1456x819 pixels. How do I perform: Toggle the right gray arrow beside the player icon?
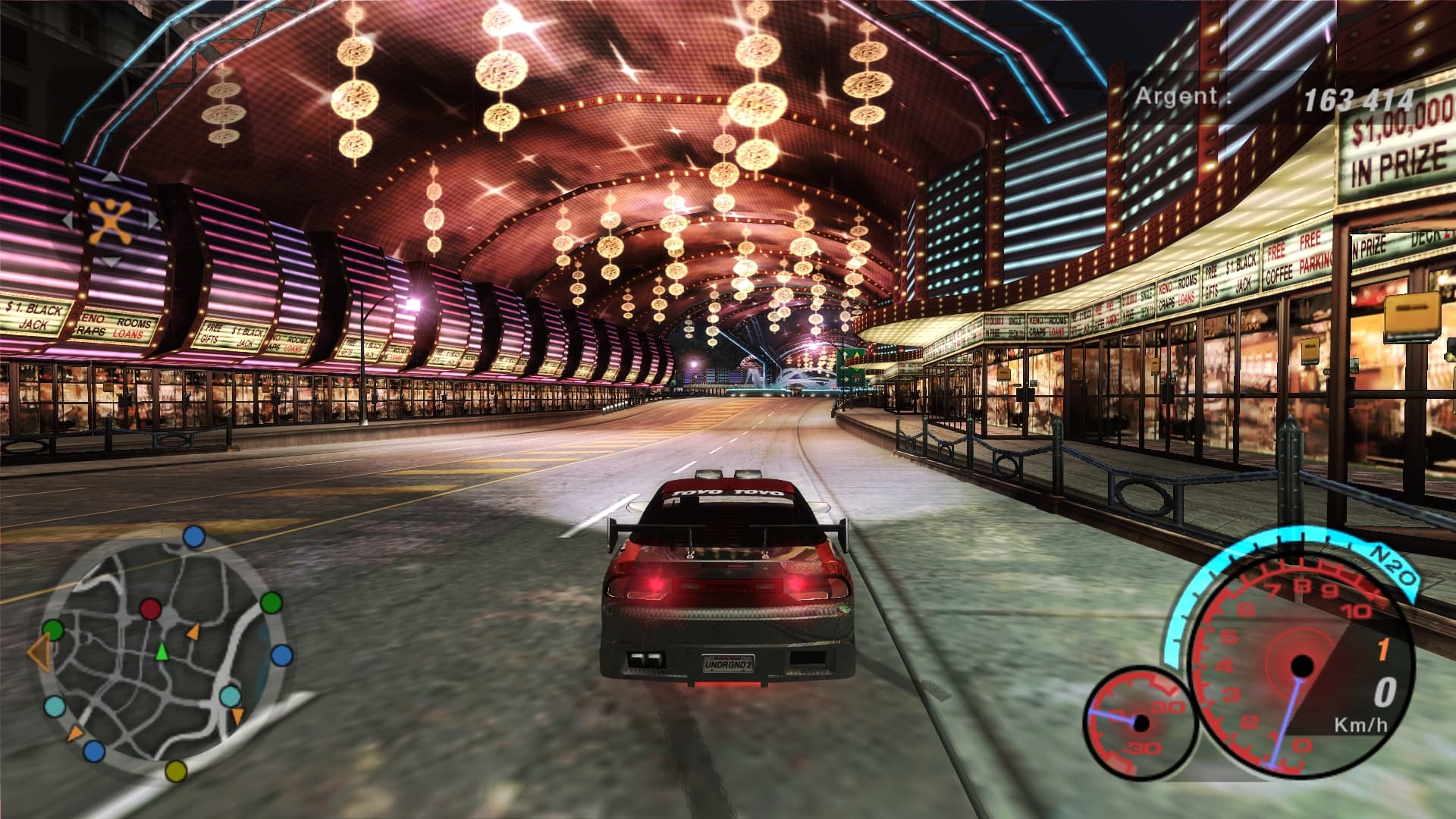coord(153,221)
